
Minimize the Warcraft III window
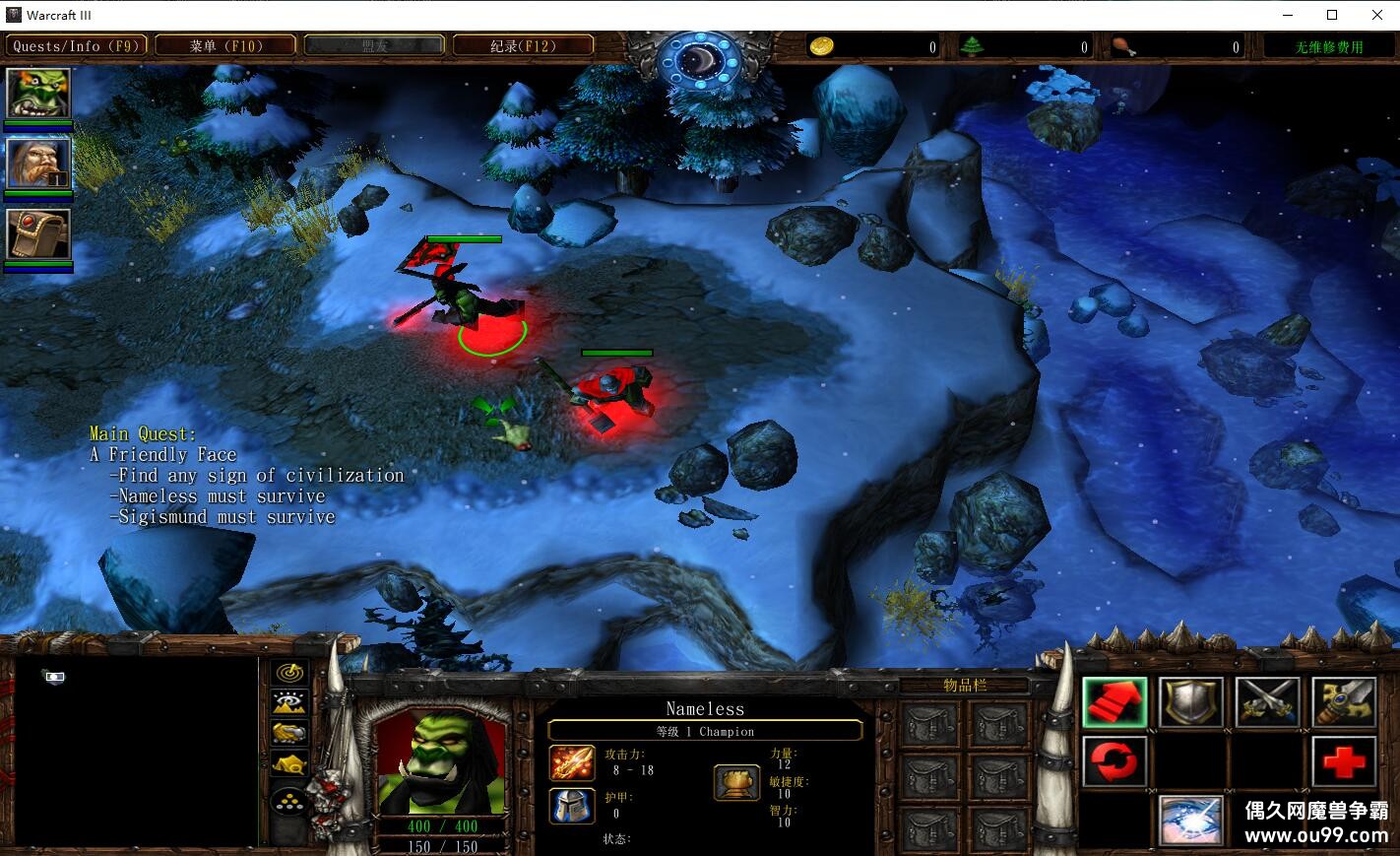point(1288,15)
